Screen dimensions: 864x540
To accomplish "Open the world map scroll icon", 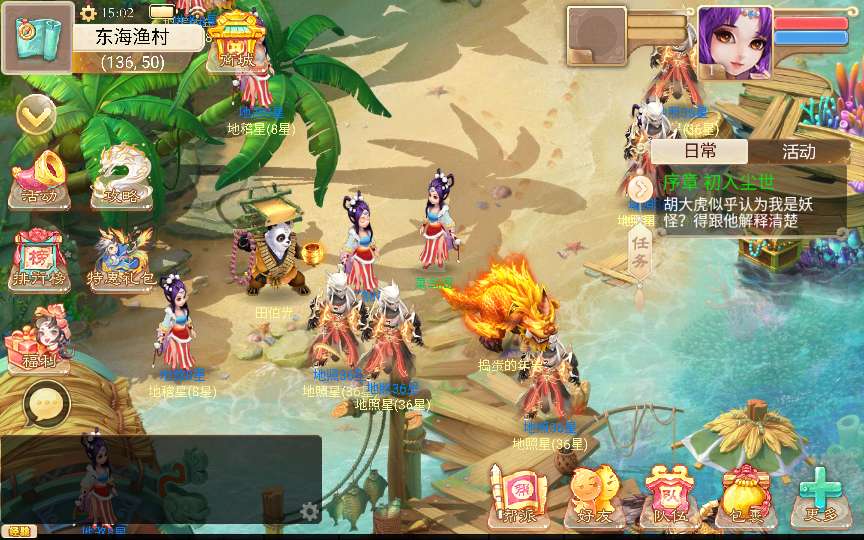I will 37,37.
